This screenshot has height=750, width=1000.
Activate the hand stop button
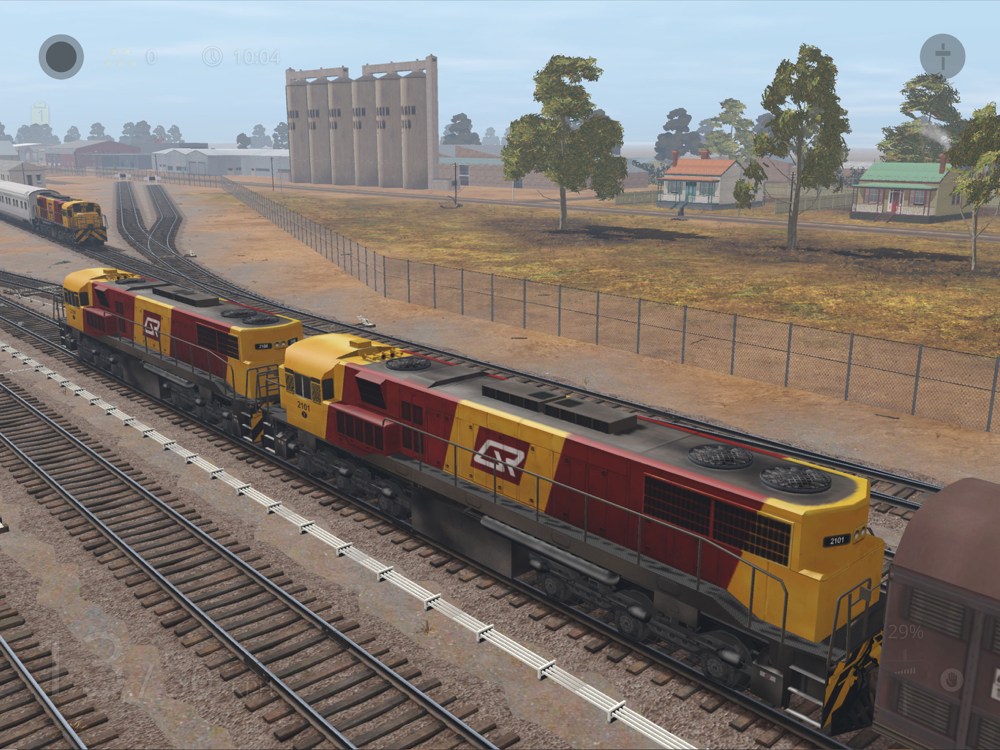pyautogui.click(x=951, y=680)
